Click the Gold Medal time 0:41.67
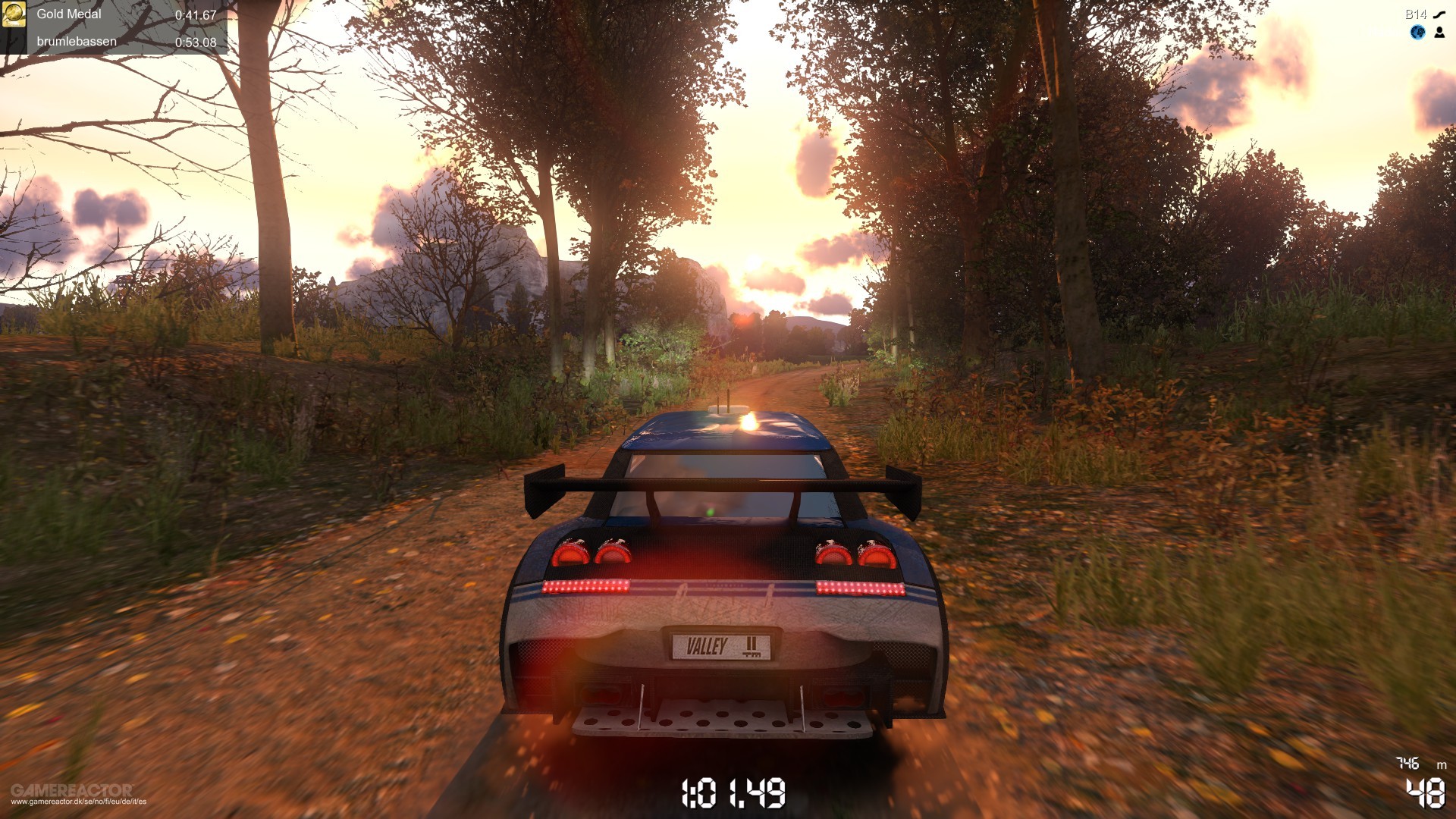The height and width of the screenshot is (819, 1456). 196,14
